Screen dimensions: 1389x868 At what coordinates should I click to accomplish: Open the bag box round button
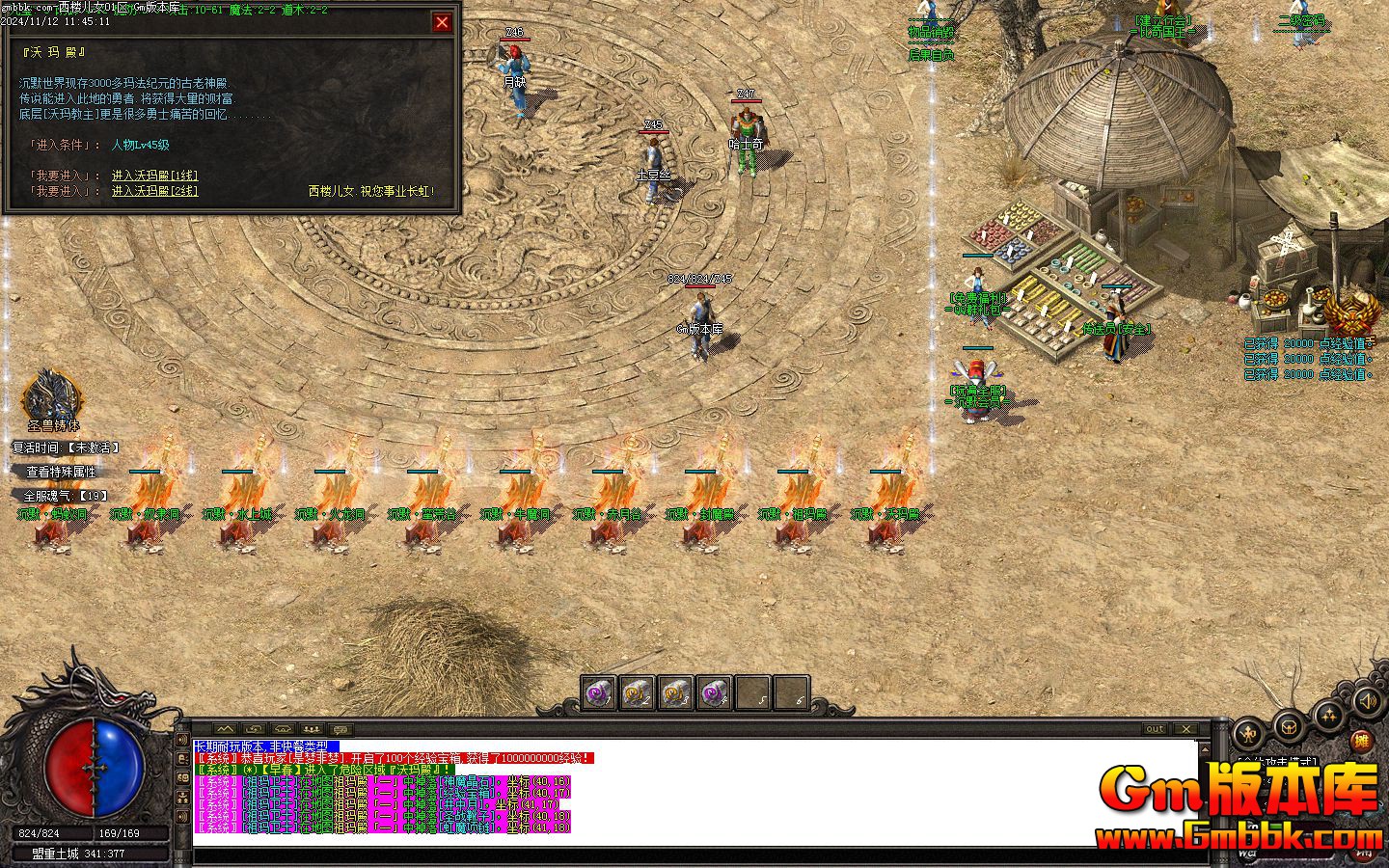(1289, 725)
